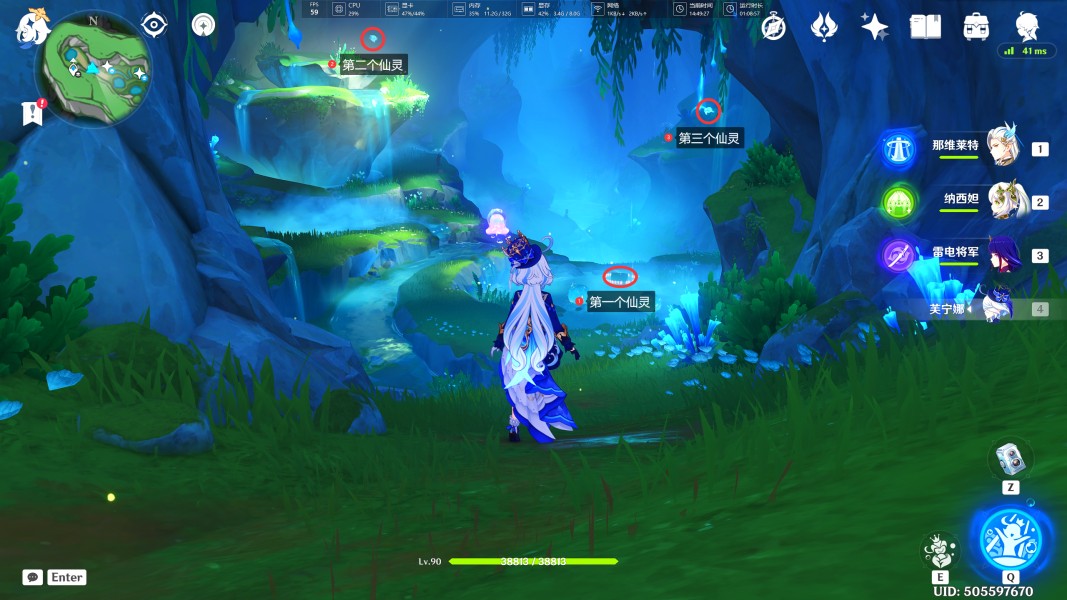Activate the eye-shaped elemental sight icon
Viewport: 1067px width, 600px height.
154,25
